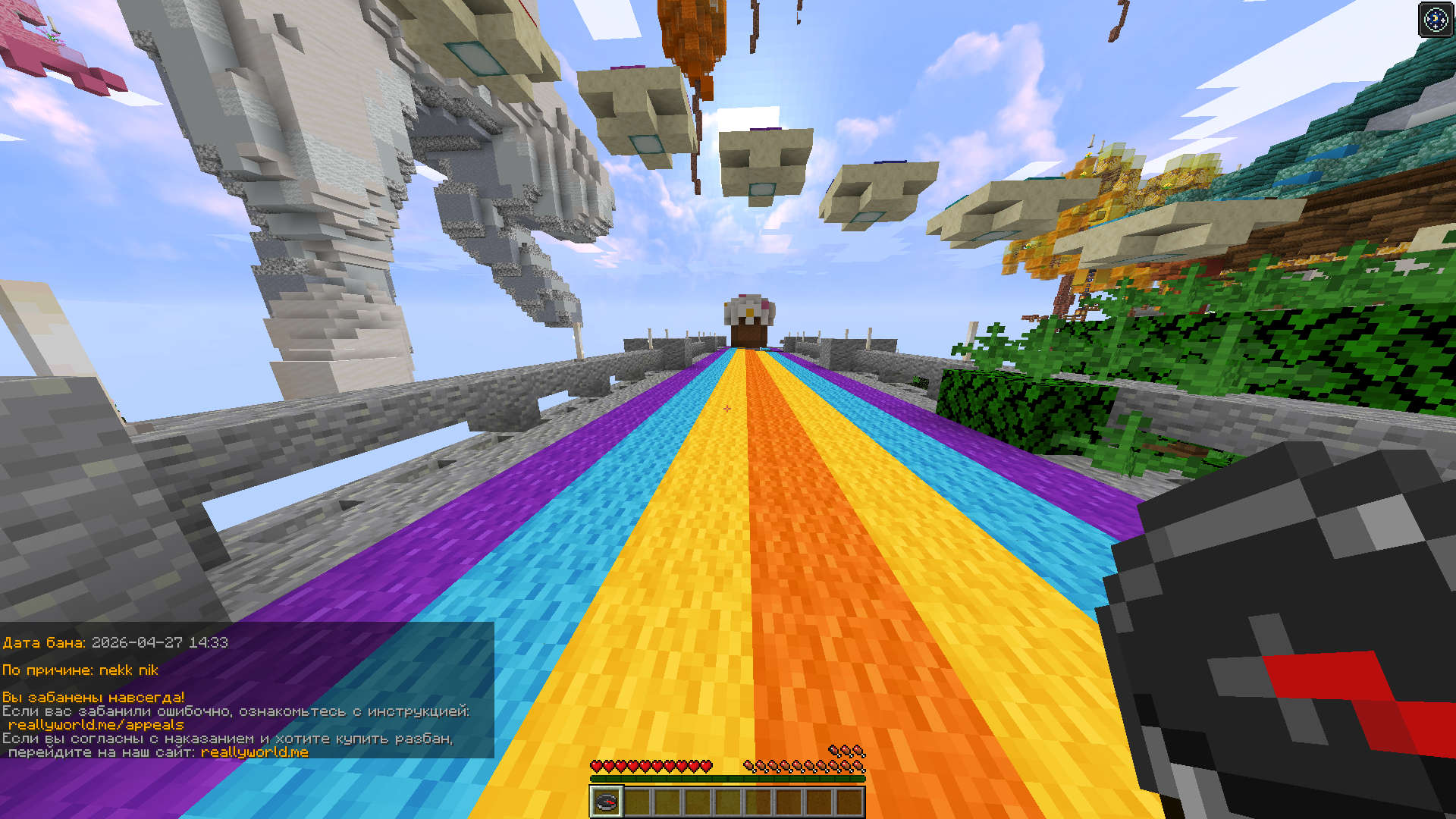Click the reallyworld.me site link in chat
This screenshot has width=1456, height=819.
pyautogui.click(x=254, y=752)
